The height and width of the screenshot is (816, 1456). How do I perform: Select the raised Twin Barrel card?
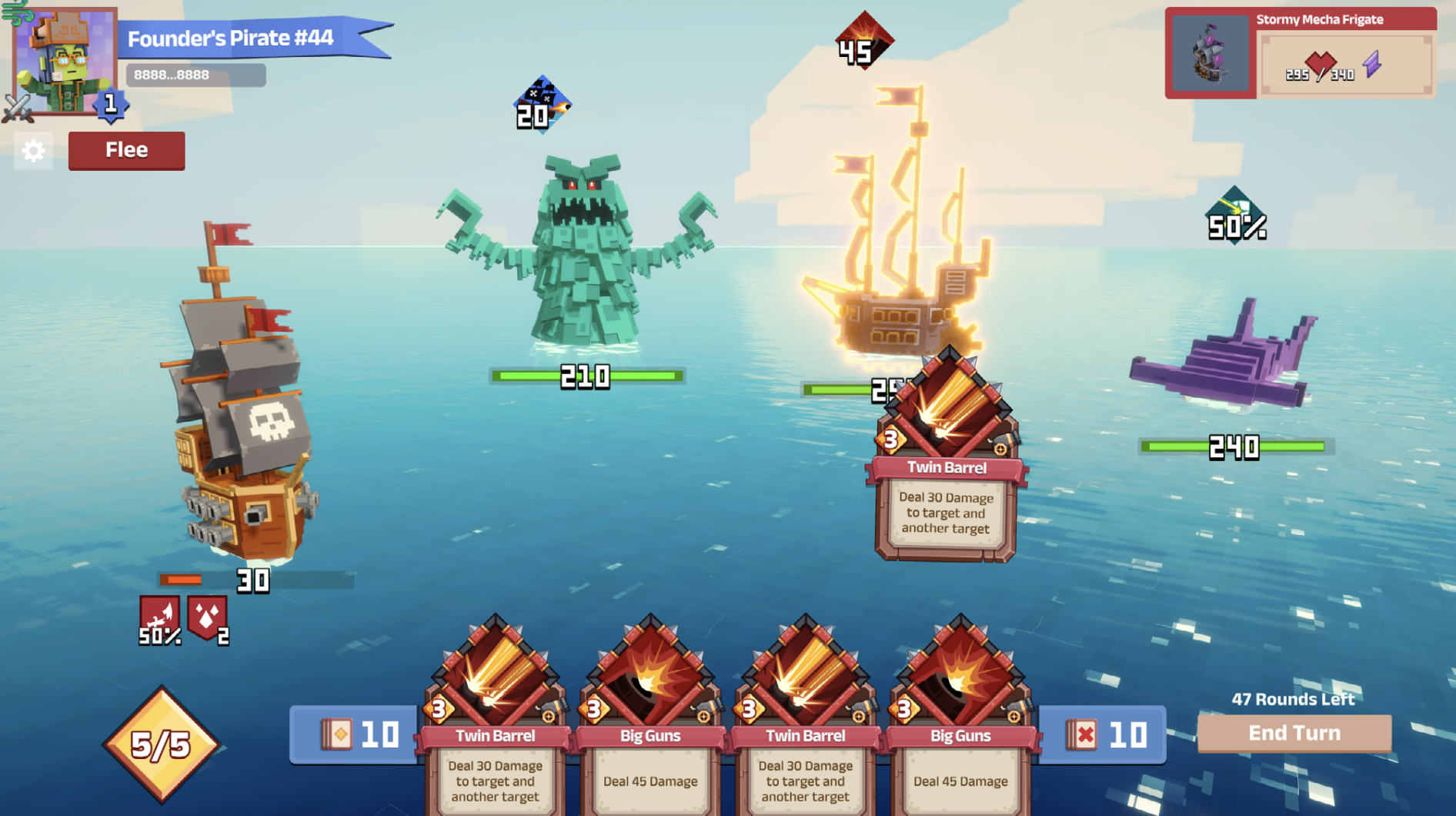tap(946, 462)
